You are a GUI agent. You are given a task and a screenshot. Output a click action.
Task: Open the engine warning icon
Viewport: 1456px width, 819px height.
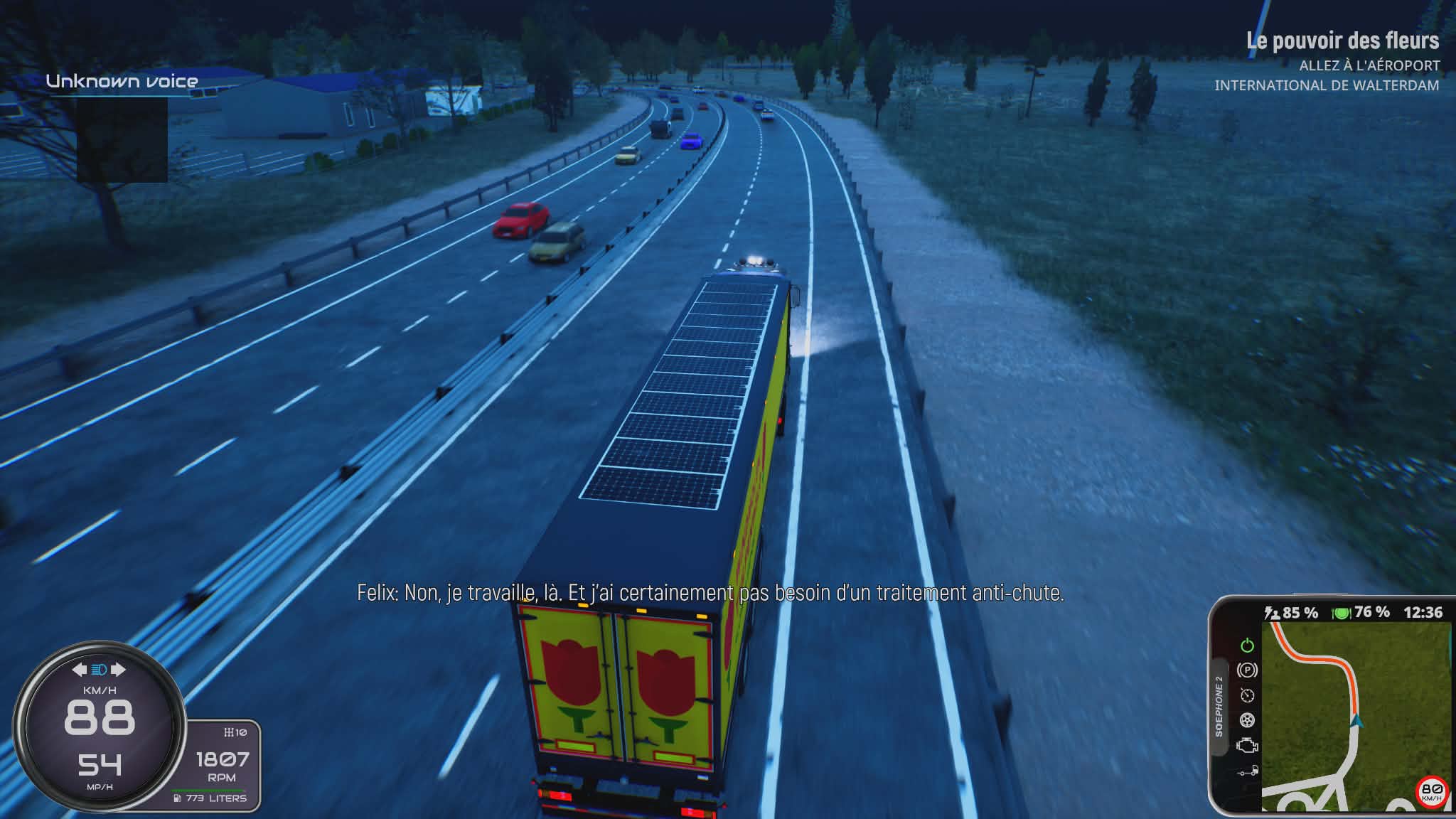1247,746
